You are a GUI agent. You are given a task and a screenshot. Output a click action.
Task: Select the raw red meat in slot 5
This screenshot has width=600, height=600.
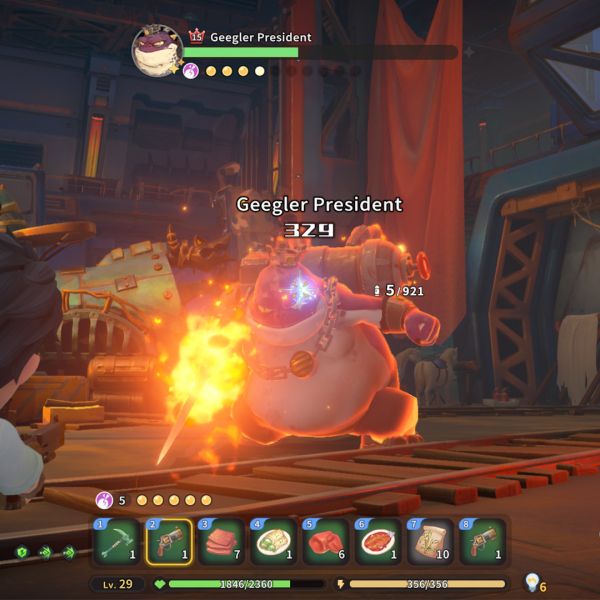[326, 542]
